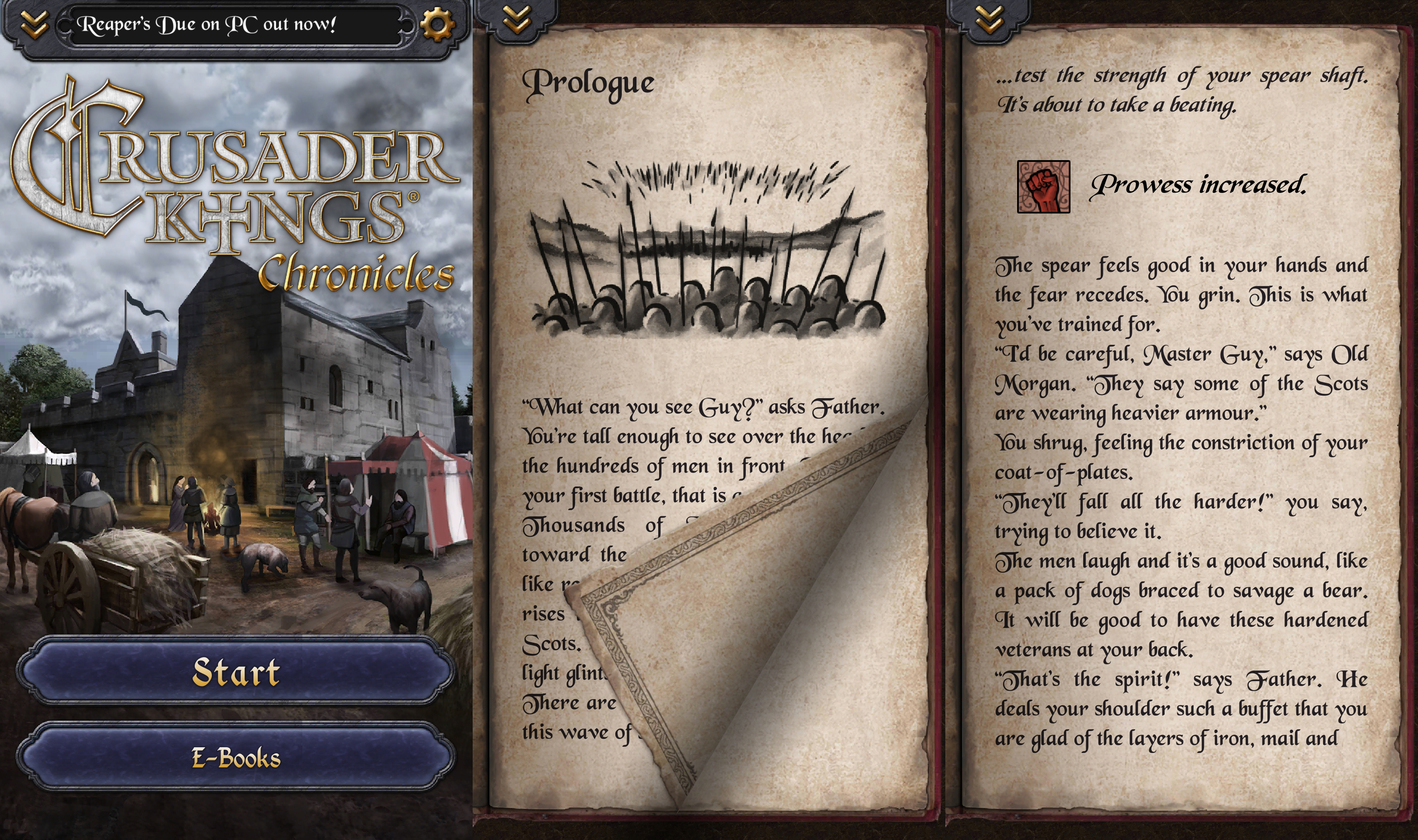Open the chevron menu above the Prowess page
1418x840 pixels.
(989, 20)
